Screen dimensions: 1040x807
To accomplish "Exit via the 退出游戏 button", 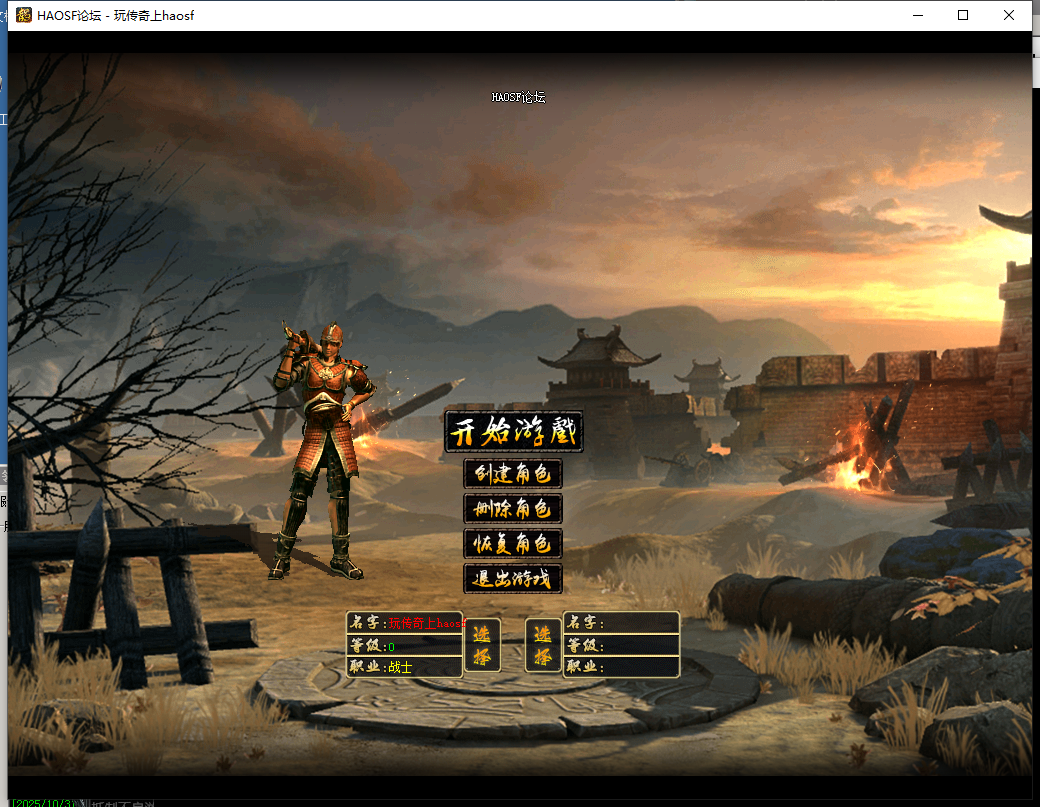I will pos(513,578).
